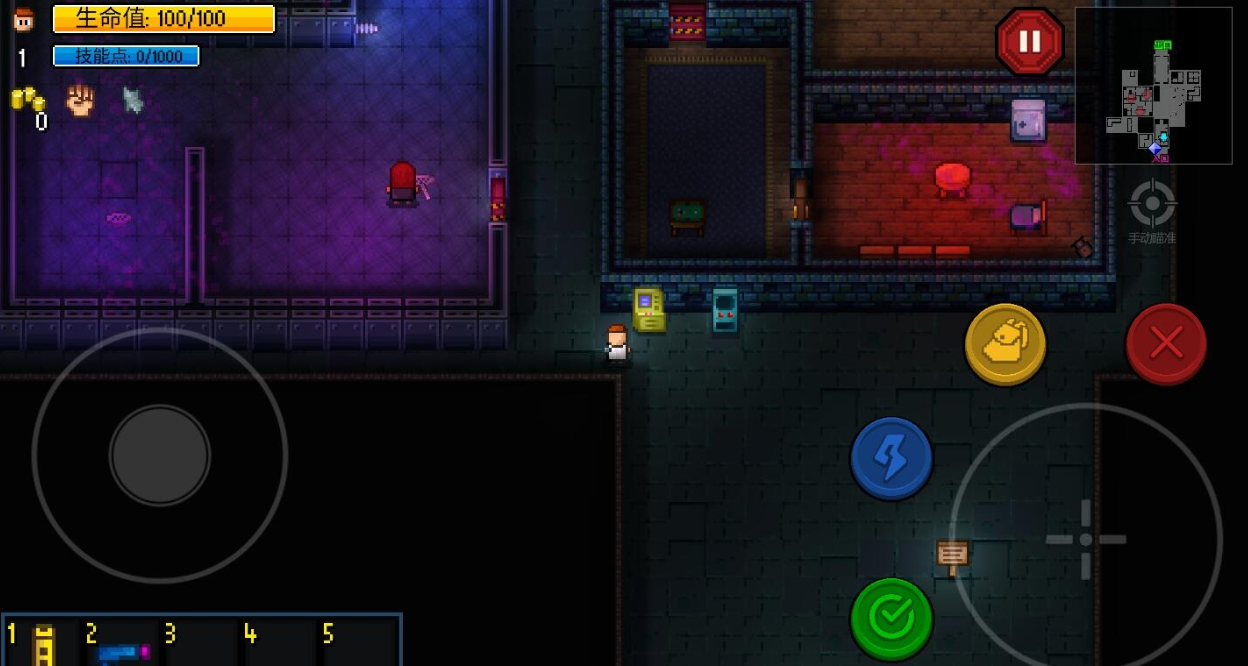Viewport: 1248px width, 666px height.
Task: Tap the player portrait icon
Action: [x=23, y=19]
